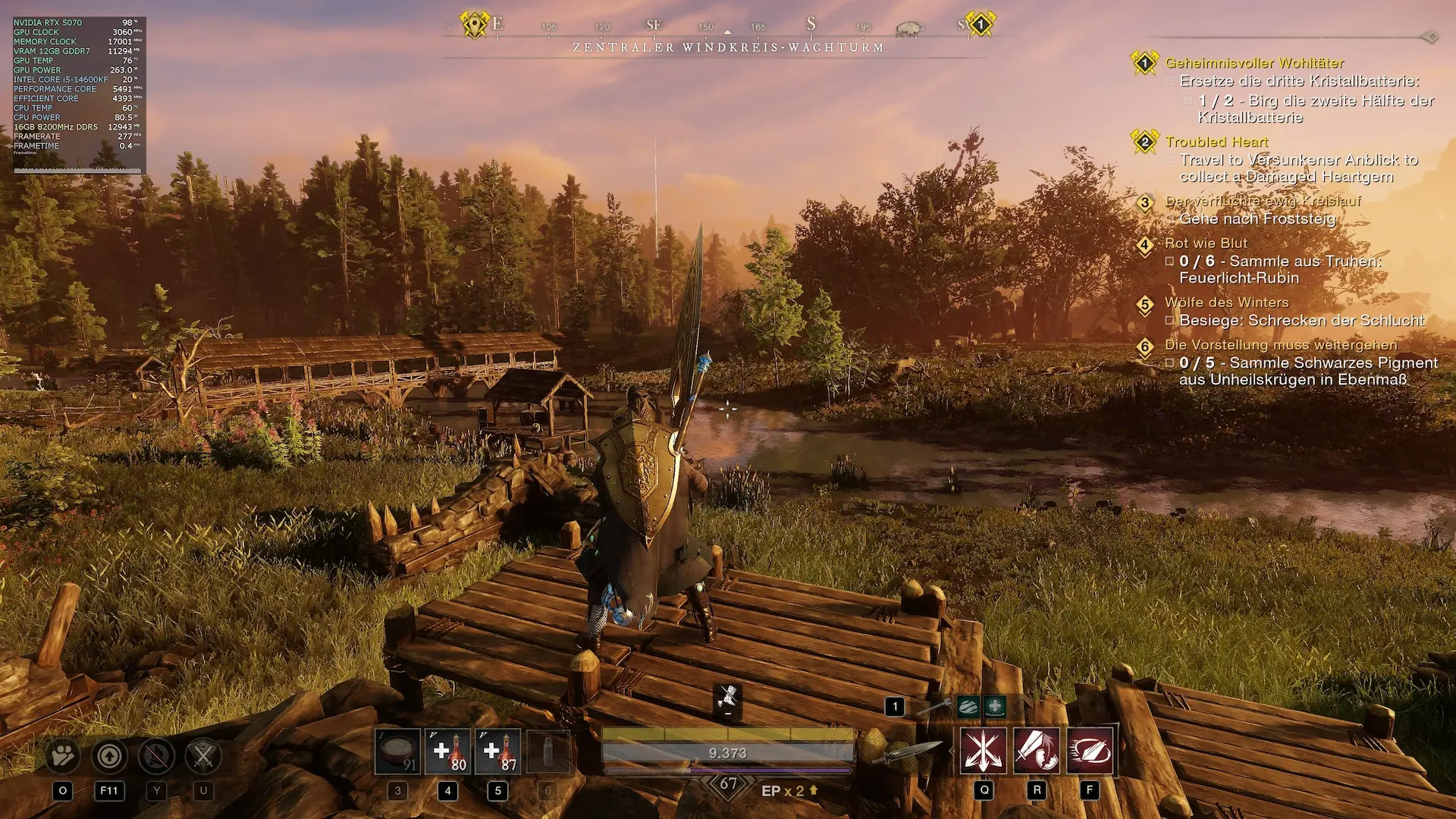Click the circled up-arrow icon

(109, 755)
